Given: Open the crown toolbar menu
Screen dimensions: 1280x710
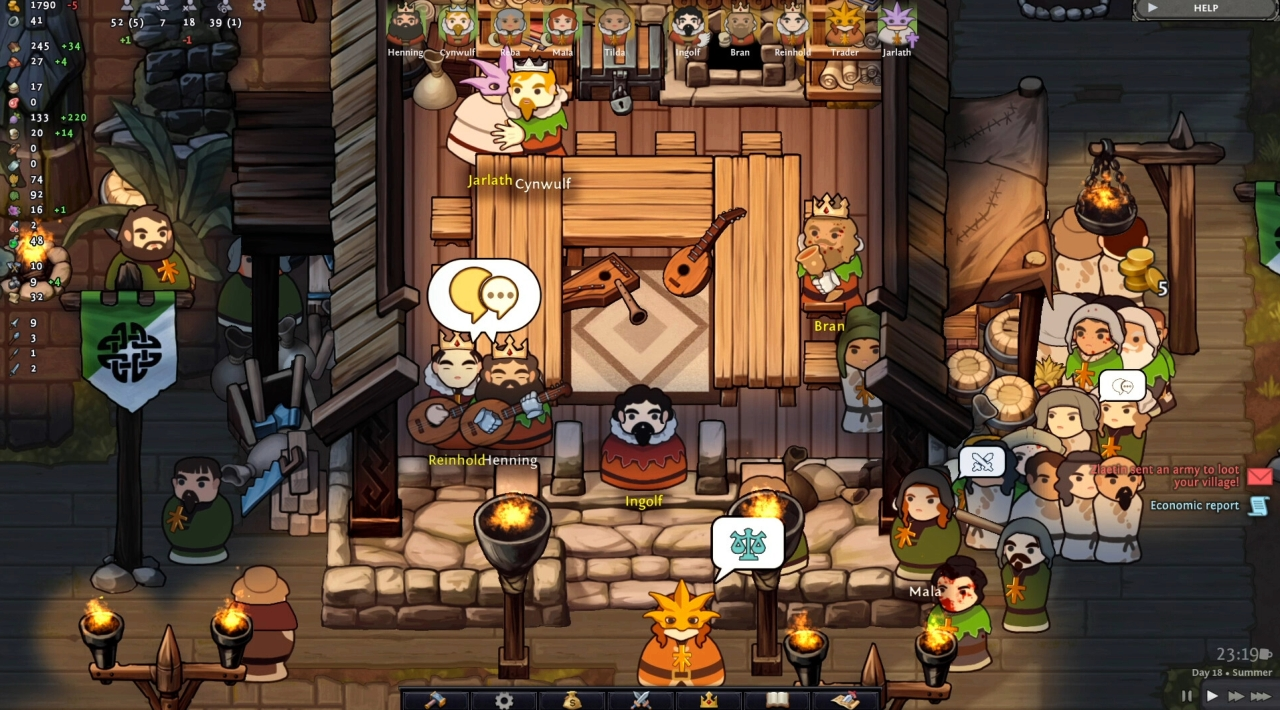Looking at the screenshot, I should point(708,699).
